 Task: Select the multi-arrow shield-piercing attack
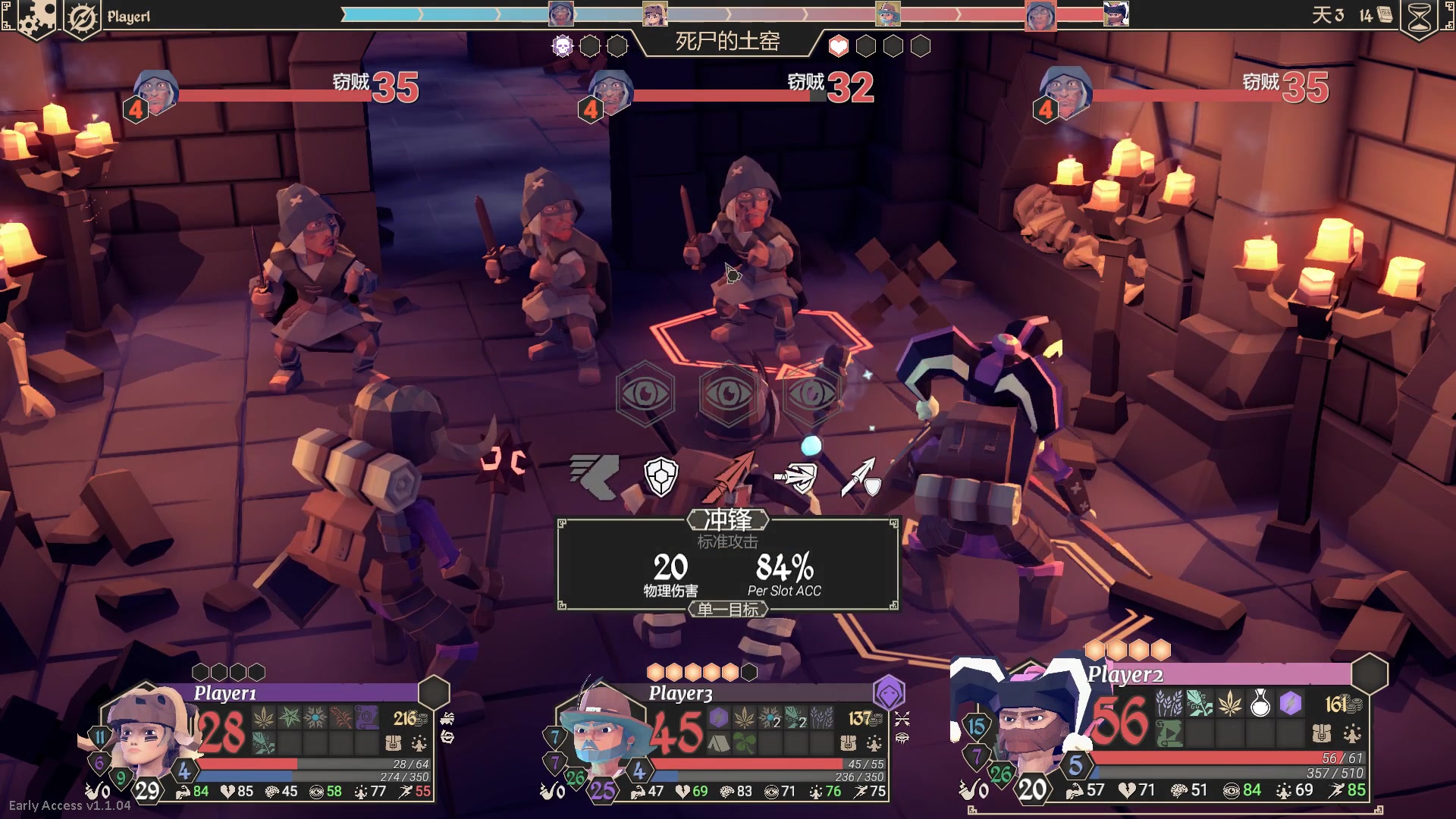point(795,477)
